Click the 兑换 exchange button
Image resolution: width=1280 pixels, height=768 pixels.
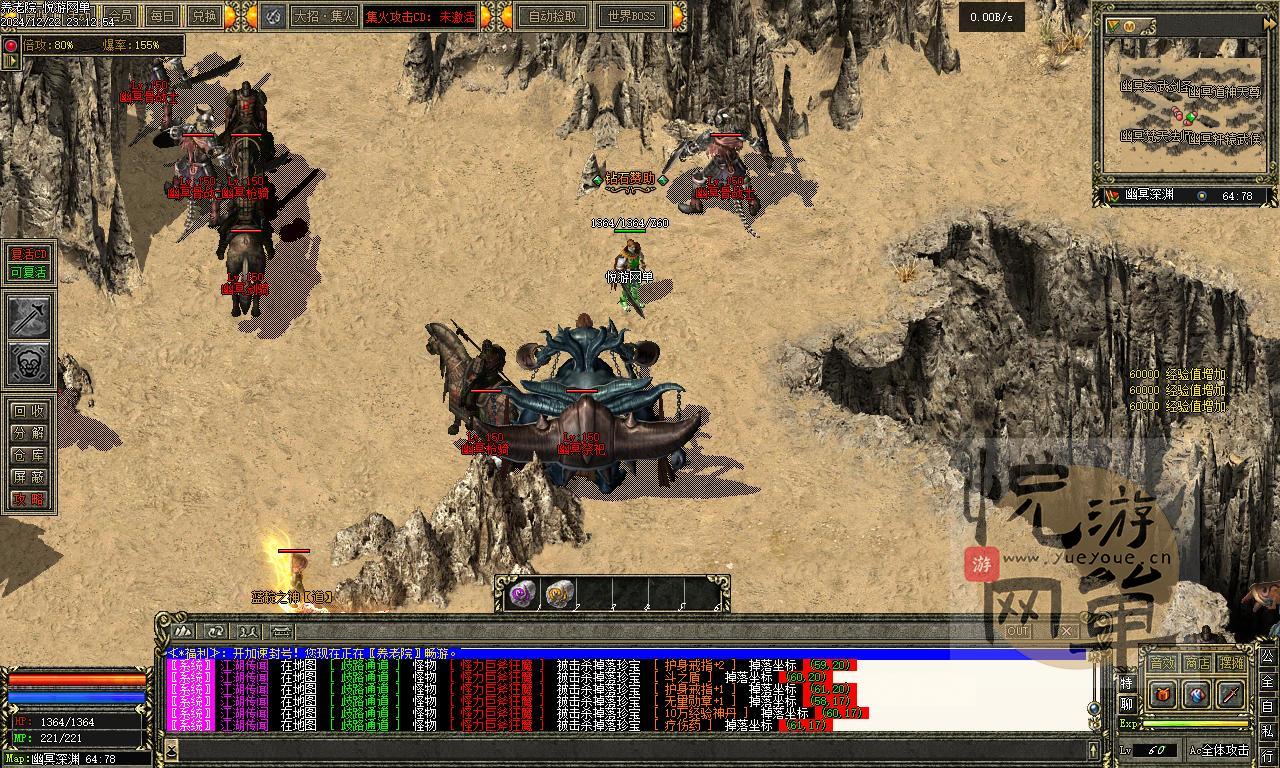[204, 16]
